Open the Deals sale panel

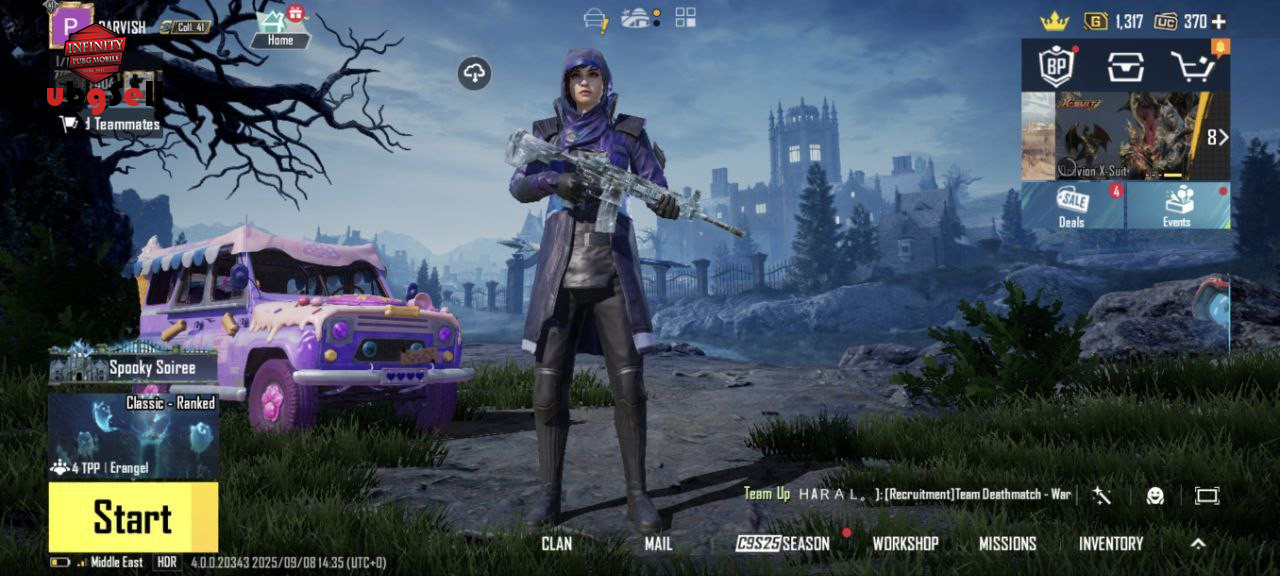point(1073,205)
